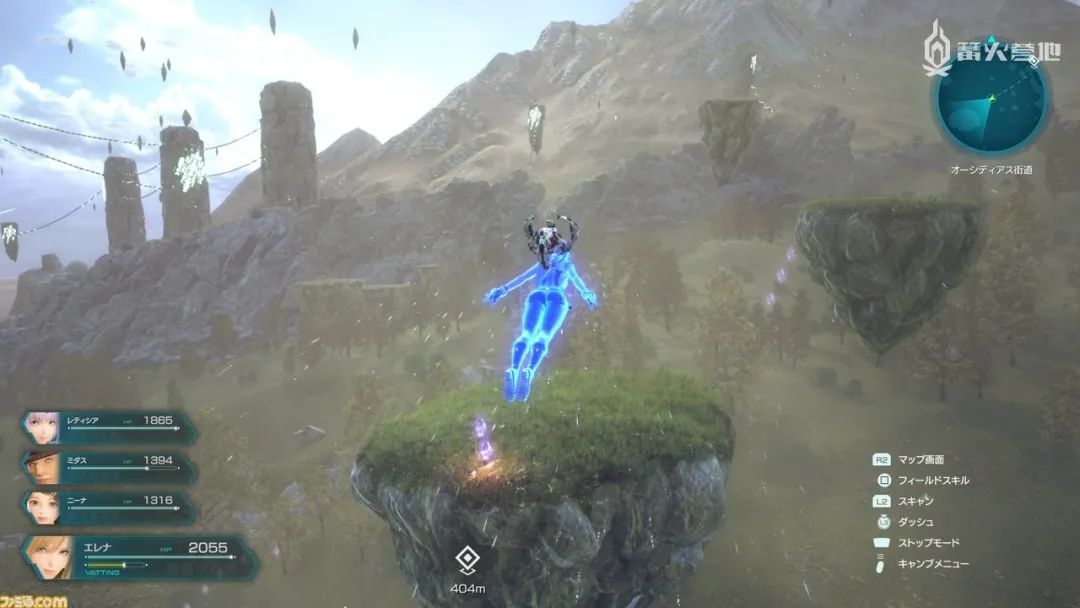Select party member レティシア's portrait

(x=41, y=426)
